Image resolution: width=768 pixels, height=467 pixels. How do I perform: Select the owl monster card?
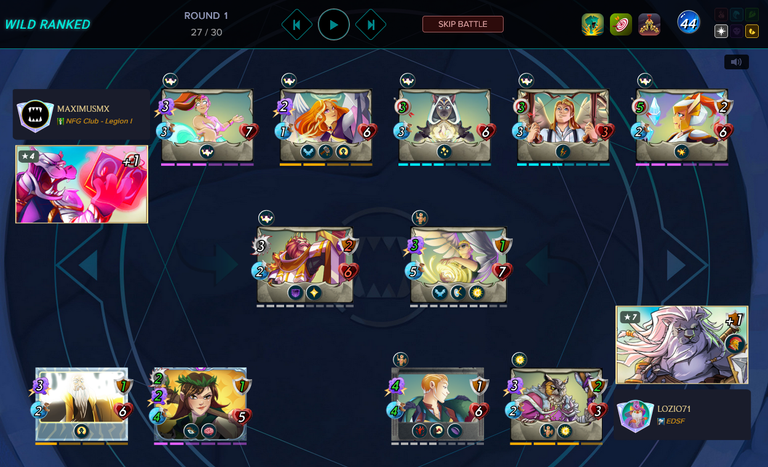557,403
